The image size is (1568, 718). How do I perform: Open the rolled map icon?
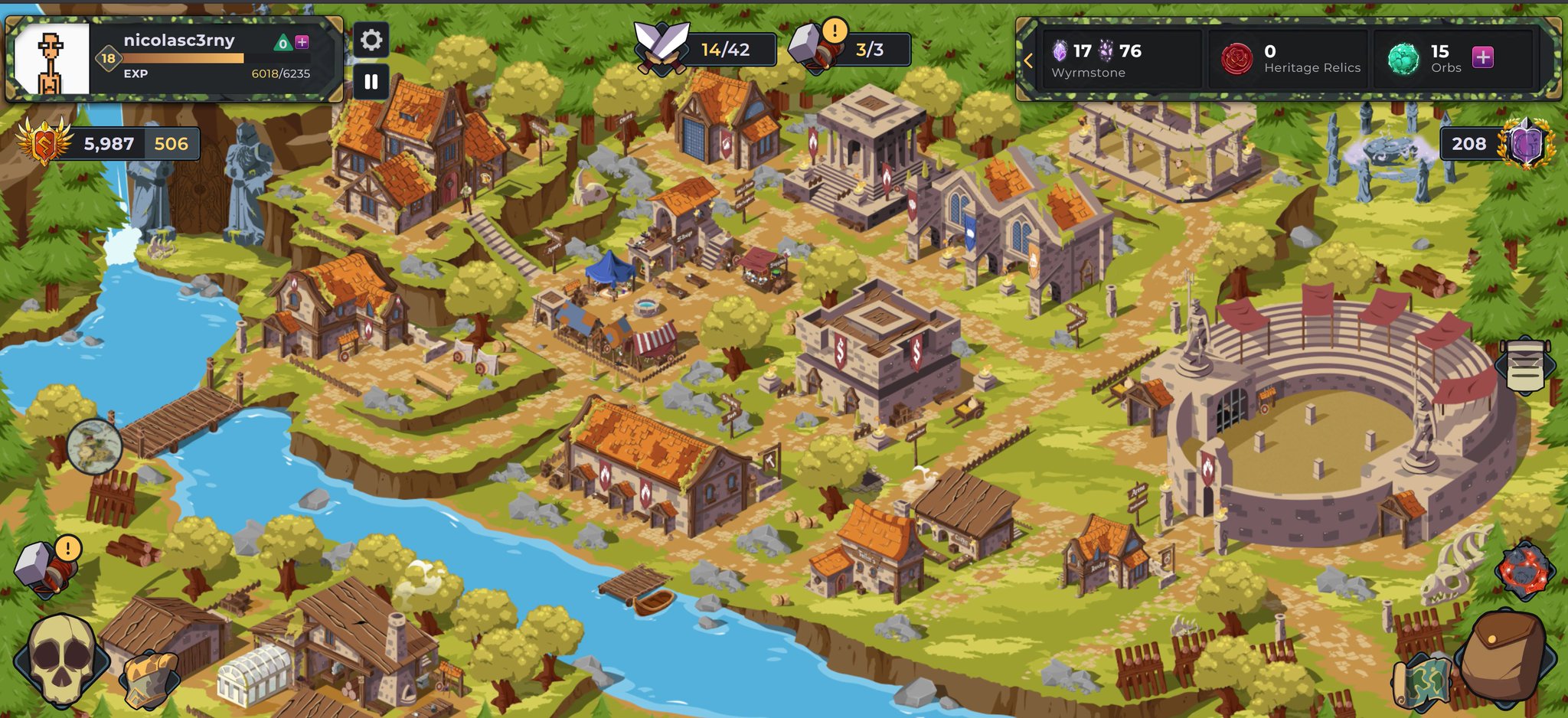click(1421, 681)
